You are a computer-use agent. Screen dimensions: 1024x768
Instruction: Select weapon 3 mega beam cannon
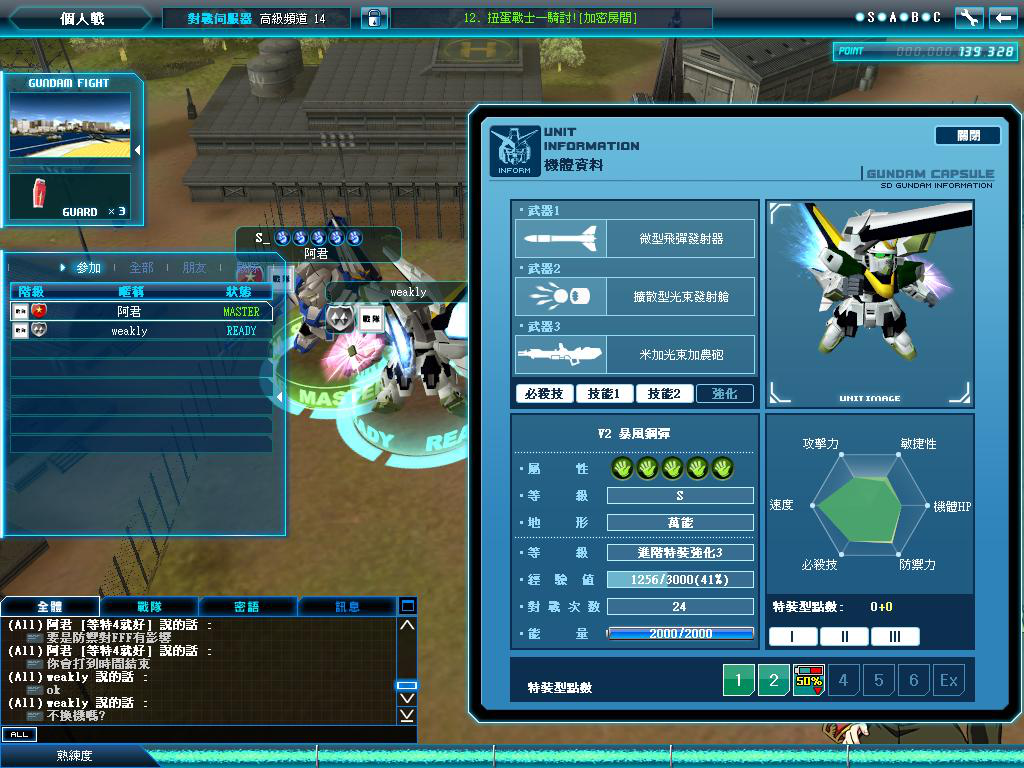click(635, 355)
